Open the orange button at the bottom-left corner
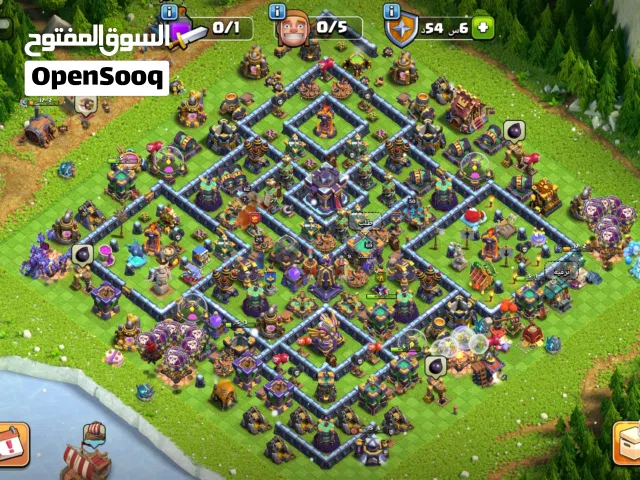This screenshot has width=640, height=480. [x=12, y=445]
